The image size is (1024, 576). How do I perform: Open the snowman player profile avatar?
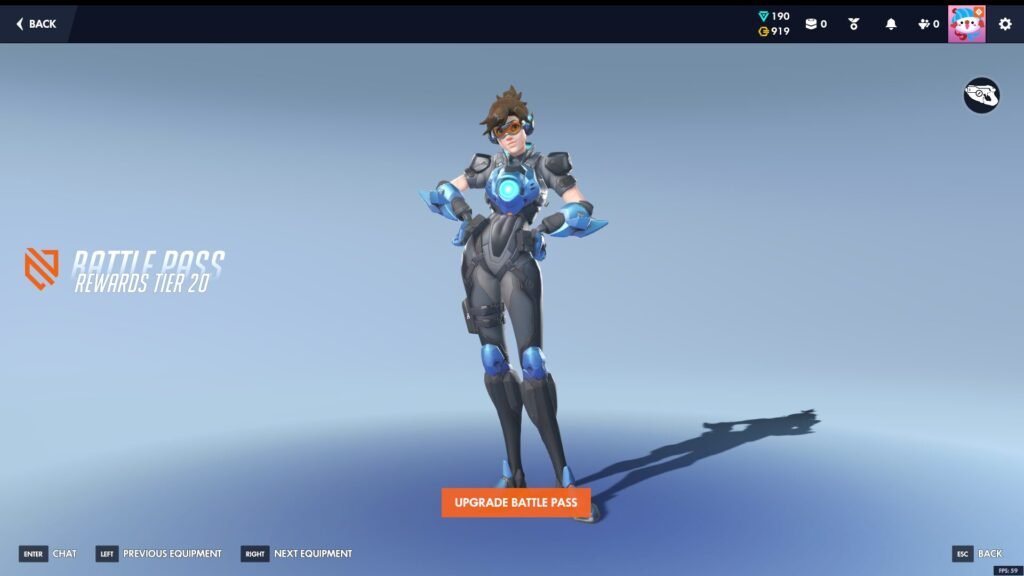966,24
